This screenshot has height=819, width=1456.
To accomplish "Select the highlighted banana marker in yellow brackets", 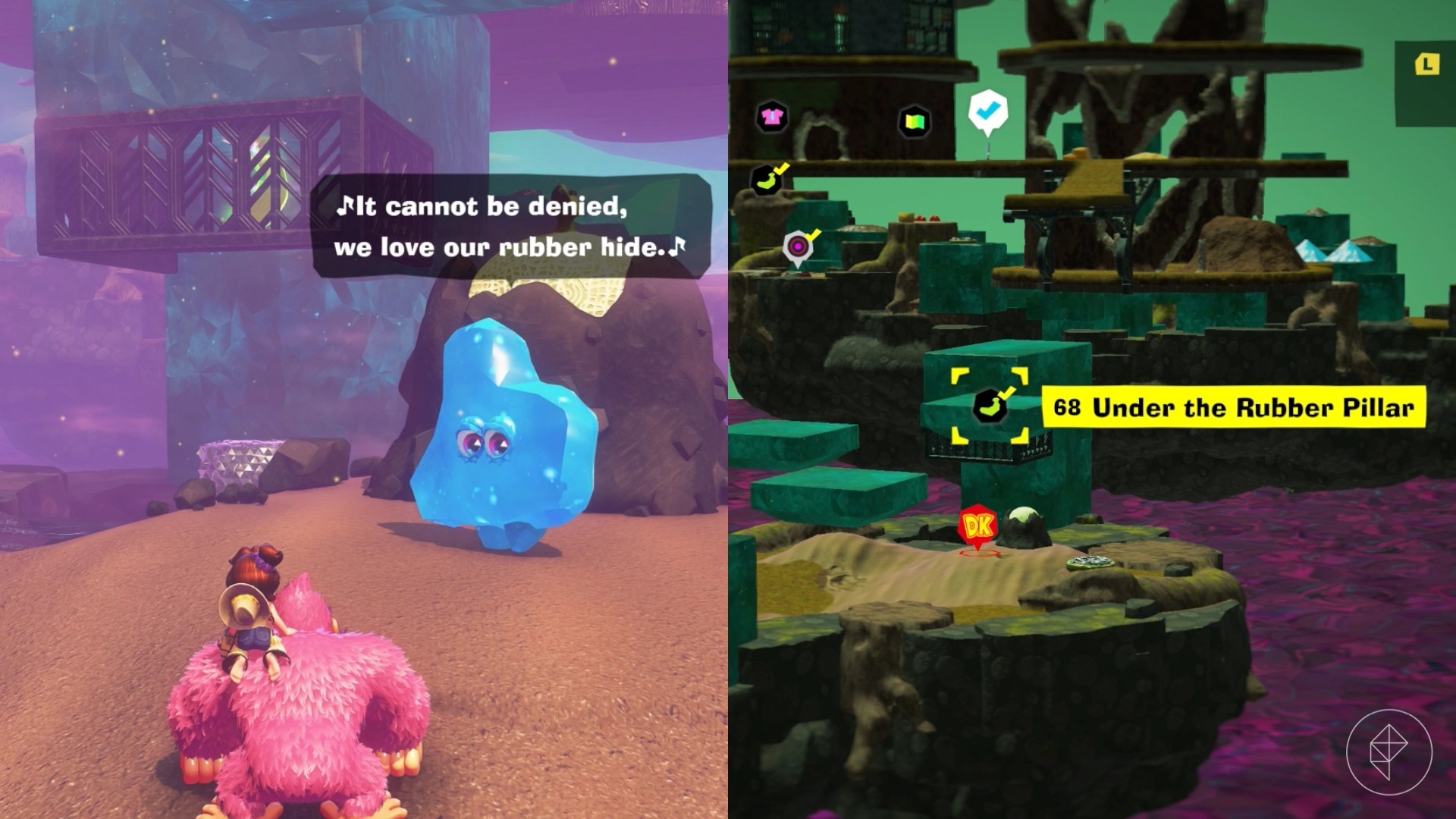I will pyautogui.click(x=990, y=406).
